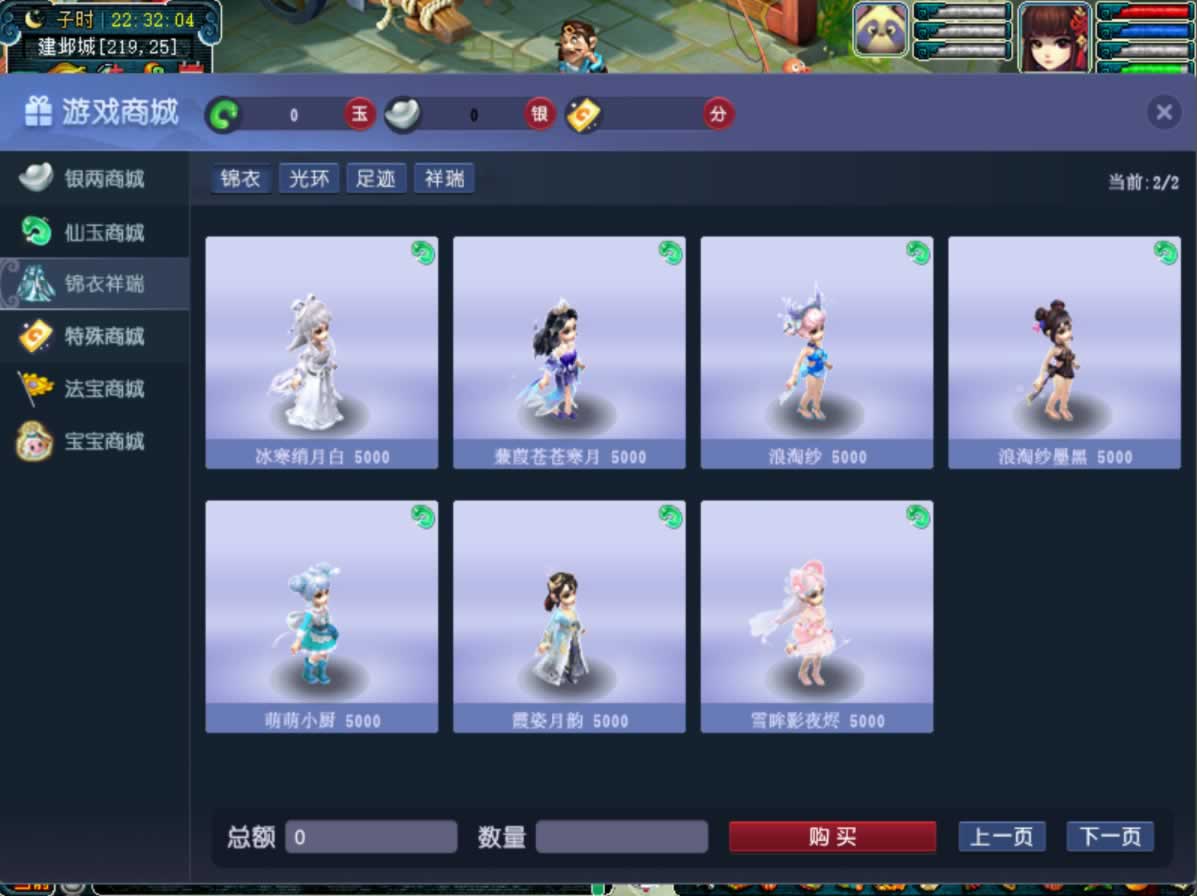1197x896 pixels.
Task: Go to previous page with 上一页
Action: pos(1001,837)
